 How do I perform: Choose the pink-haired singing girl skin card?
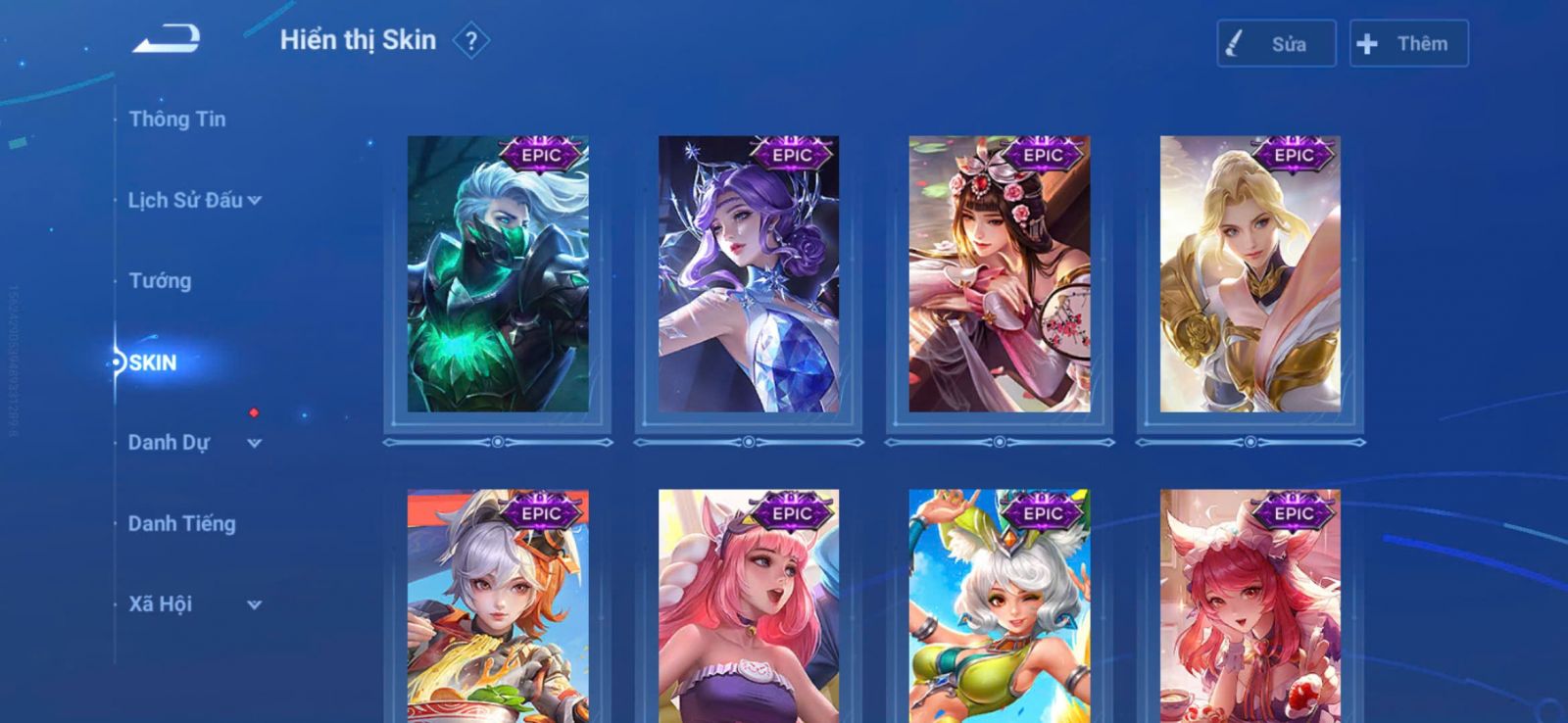point(749,607)
